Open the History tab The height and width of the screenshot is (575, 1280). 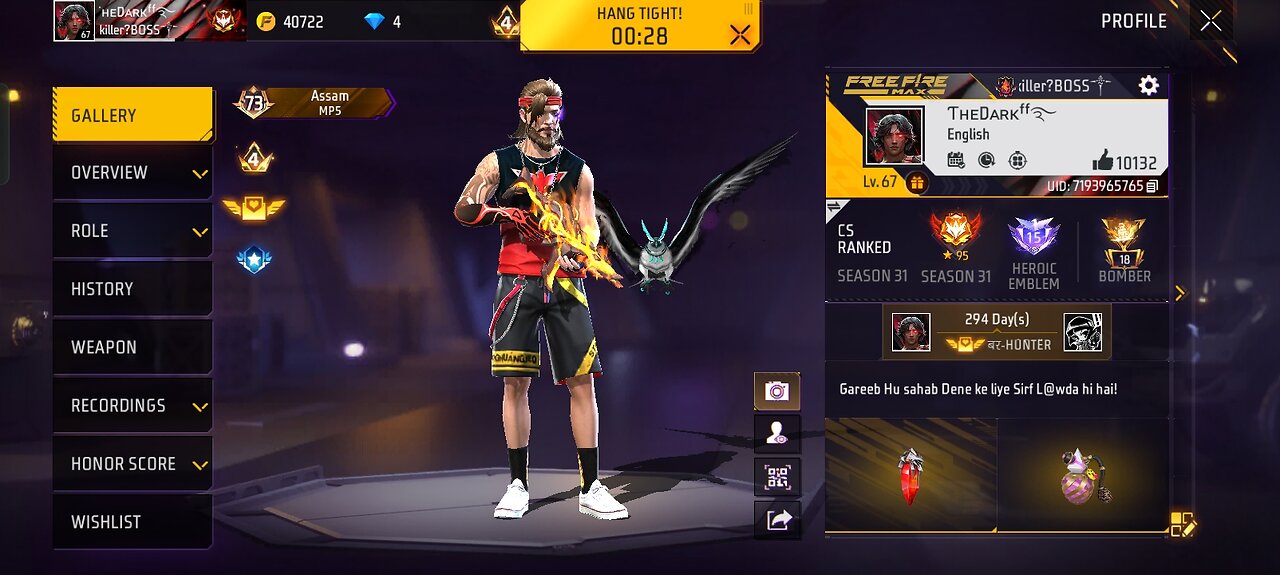(x=132, y=289)
